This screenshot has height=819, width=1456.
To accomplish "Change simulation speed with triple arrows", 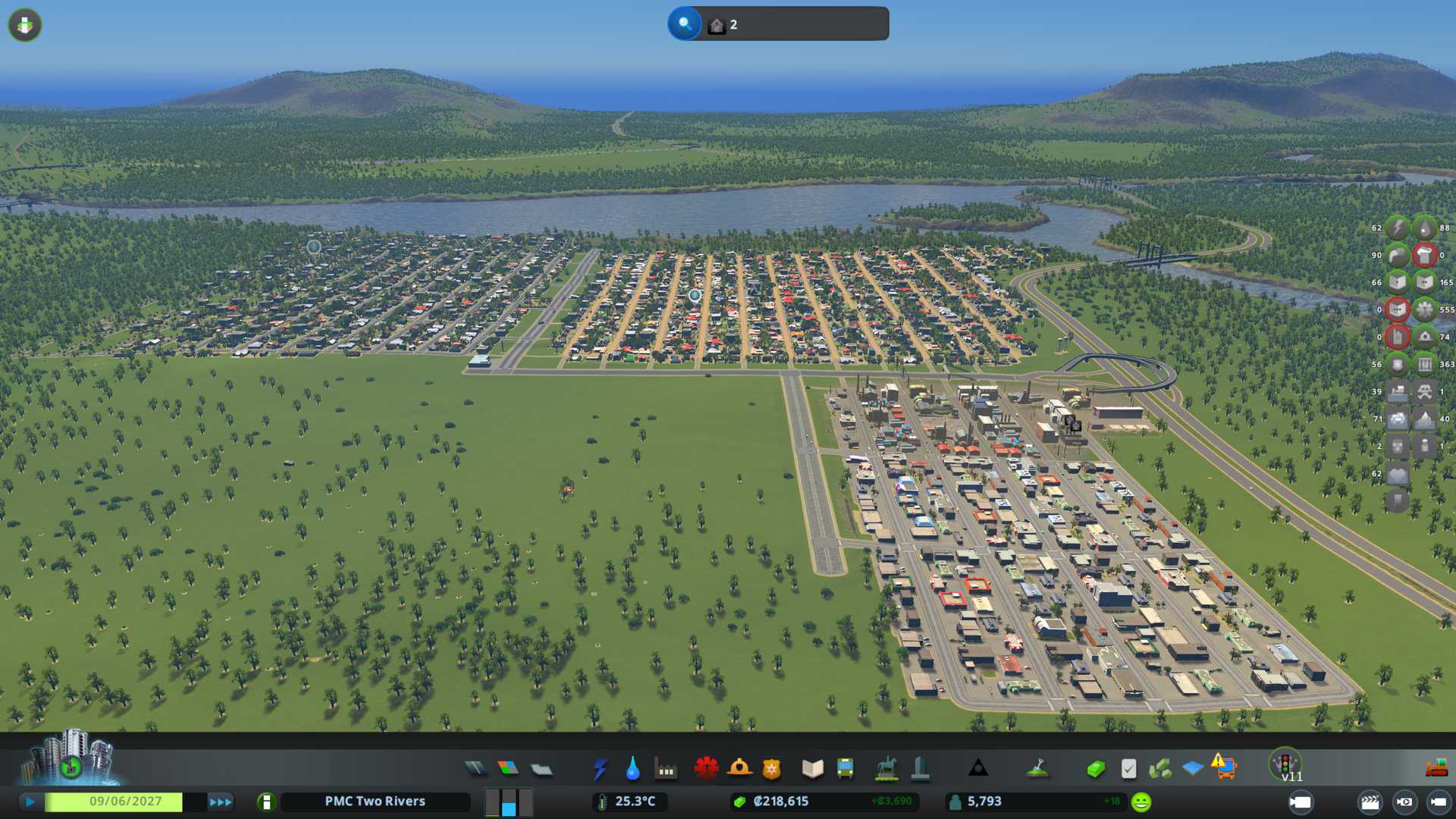I will click(220, 802).
